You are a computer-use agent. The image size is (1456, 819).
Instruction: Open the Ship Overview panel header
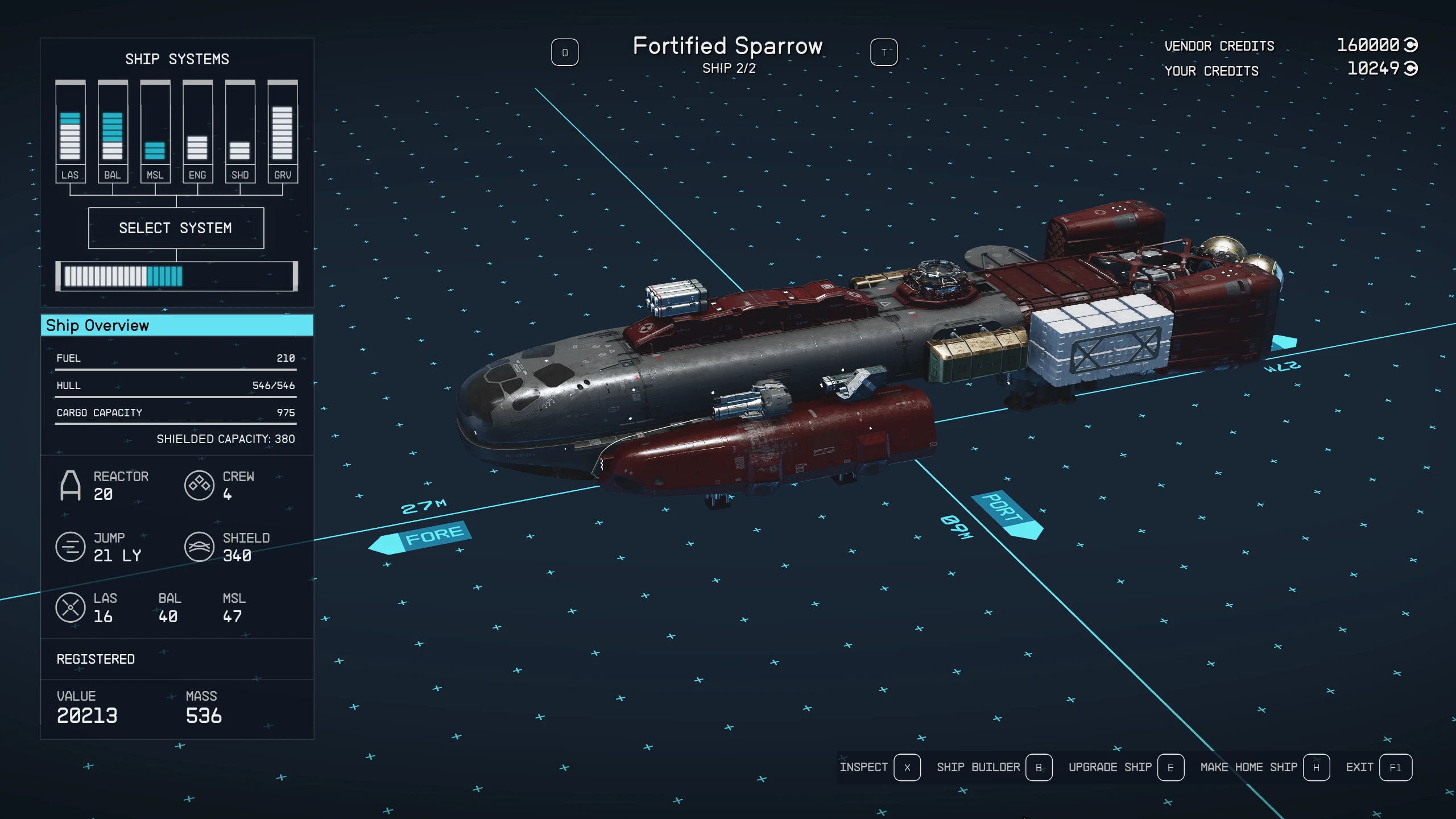tap(177, 325)
